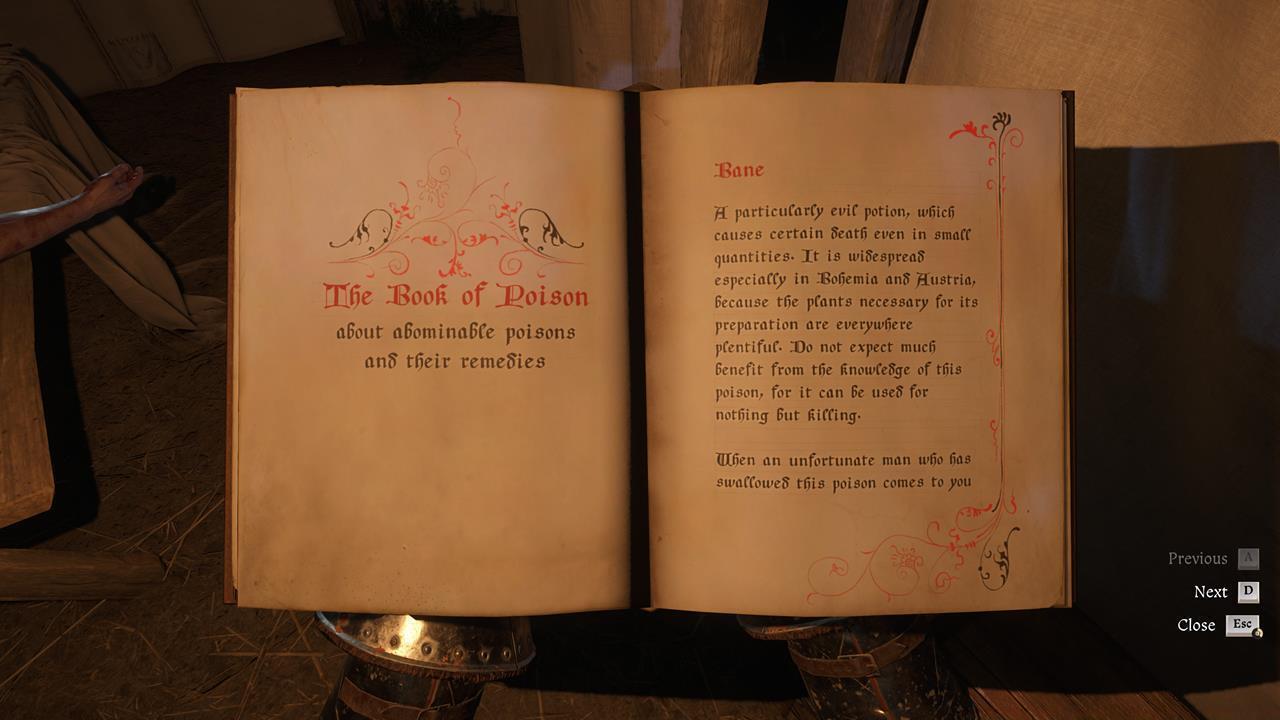Image resolution: width=1280 pixels, height=720 pixels.
Task: Select the Bane chapter heading in red text
Action: point(737,167)
